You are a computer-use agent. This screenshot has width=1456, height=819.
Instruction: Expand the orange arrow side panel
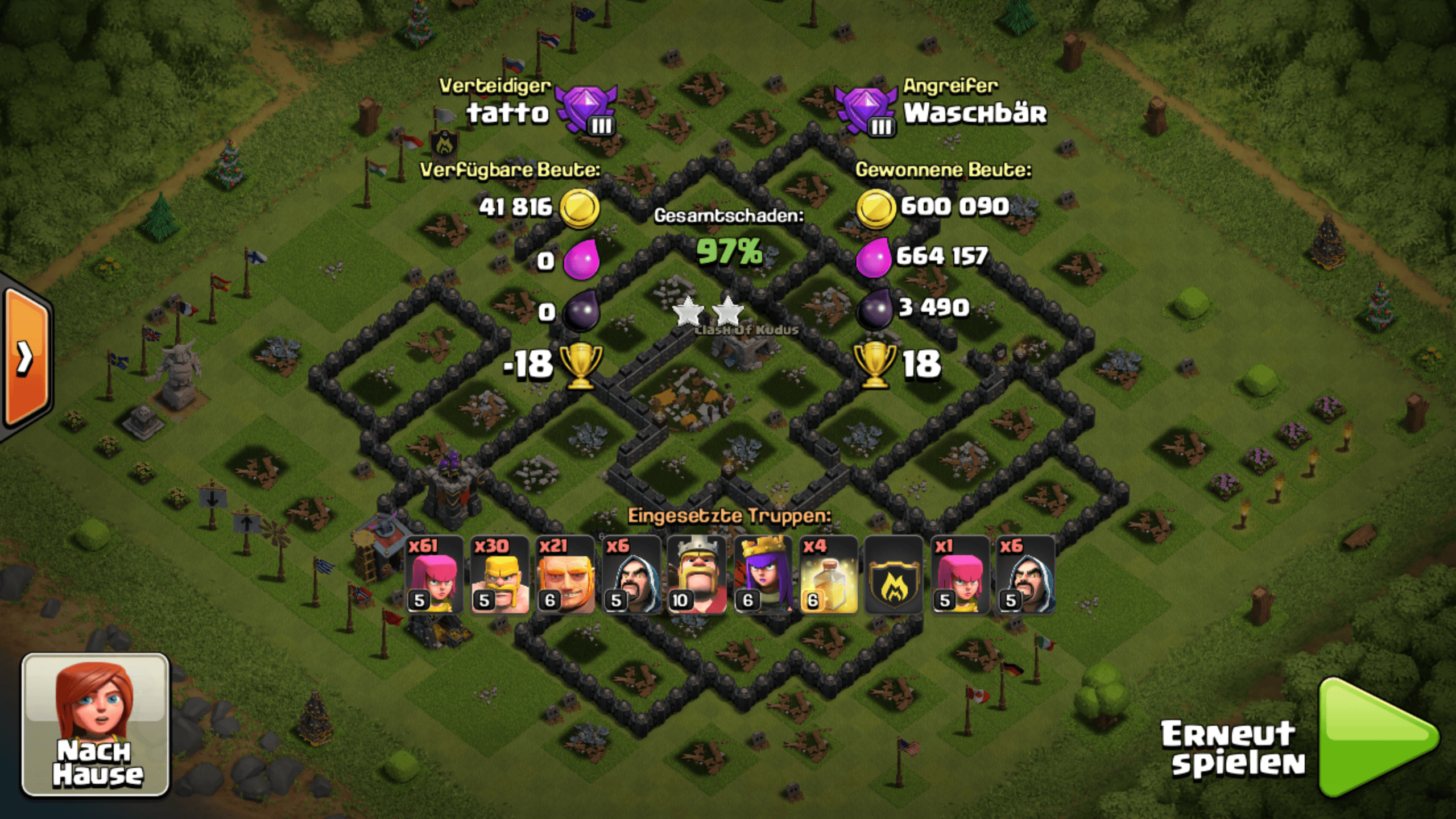(26, 357)
